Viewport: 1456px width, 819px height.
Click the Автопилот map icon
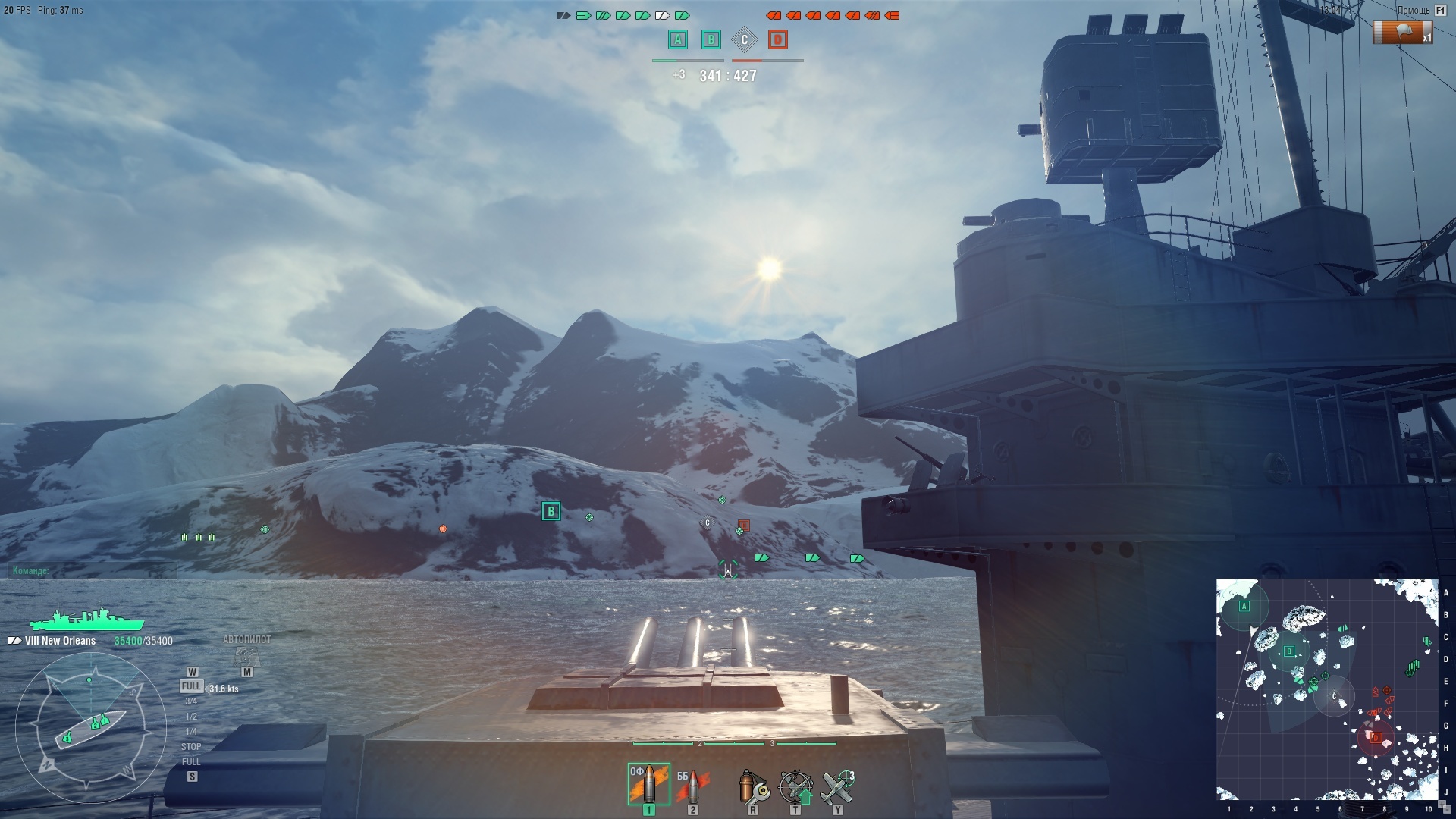coord(246,655)
